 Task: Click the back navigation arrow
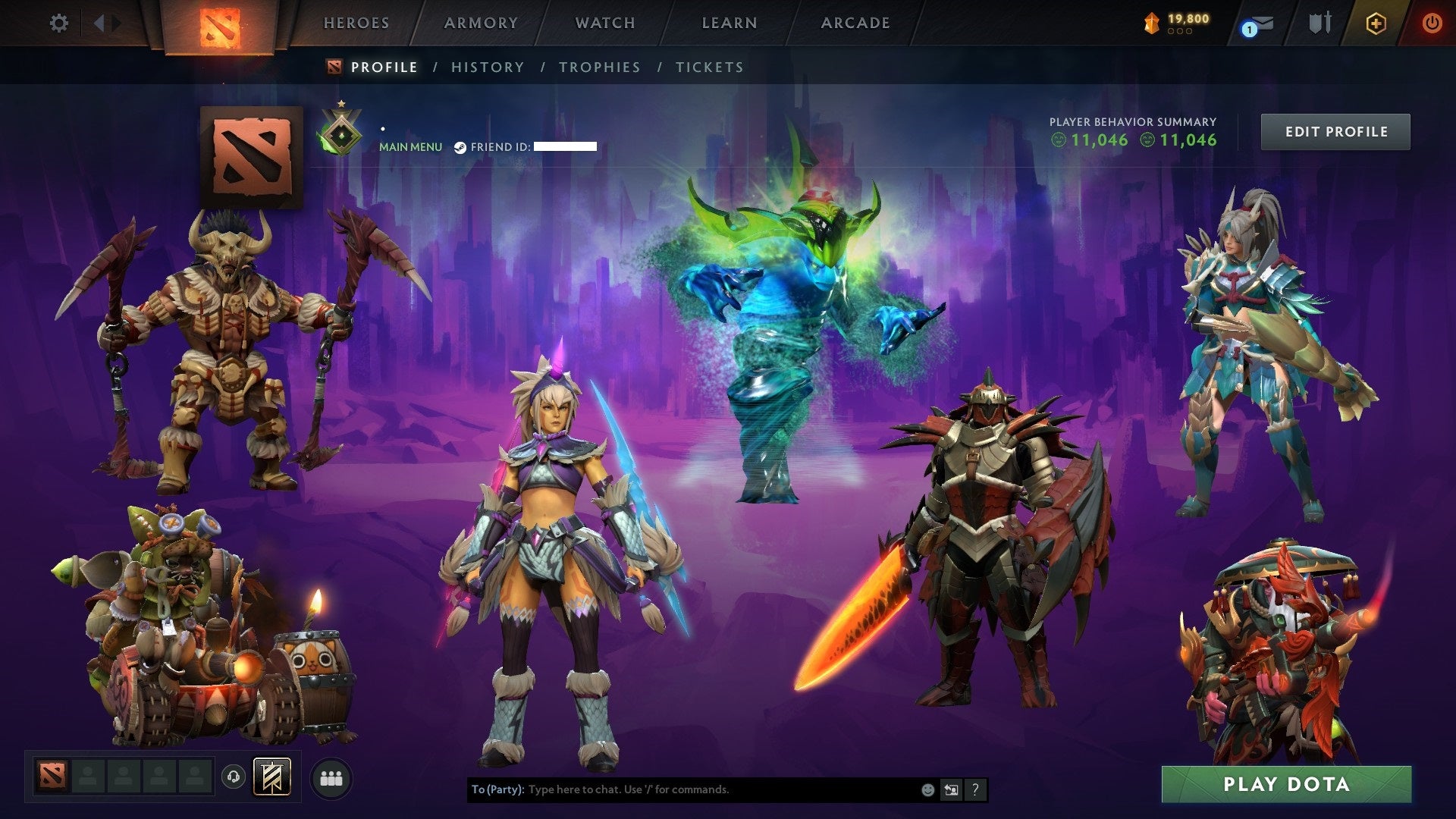99,21
